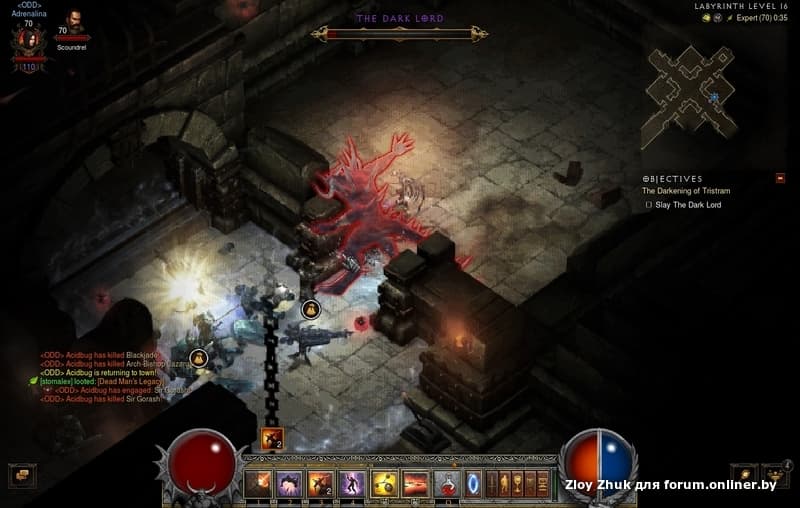The height and width of the screenshot is (508, 800).
Task: Use the left mouse button skill slot
Action: click(384, 483)
